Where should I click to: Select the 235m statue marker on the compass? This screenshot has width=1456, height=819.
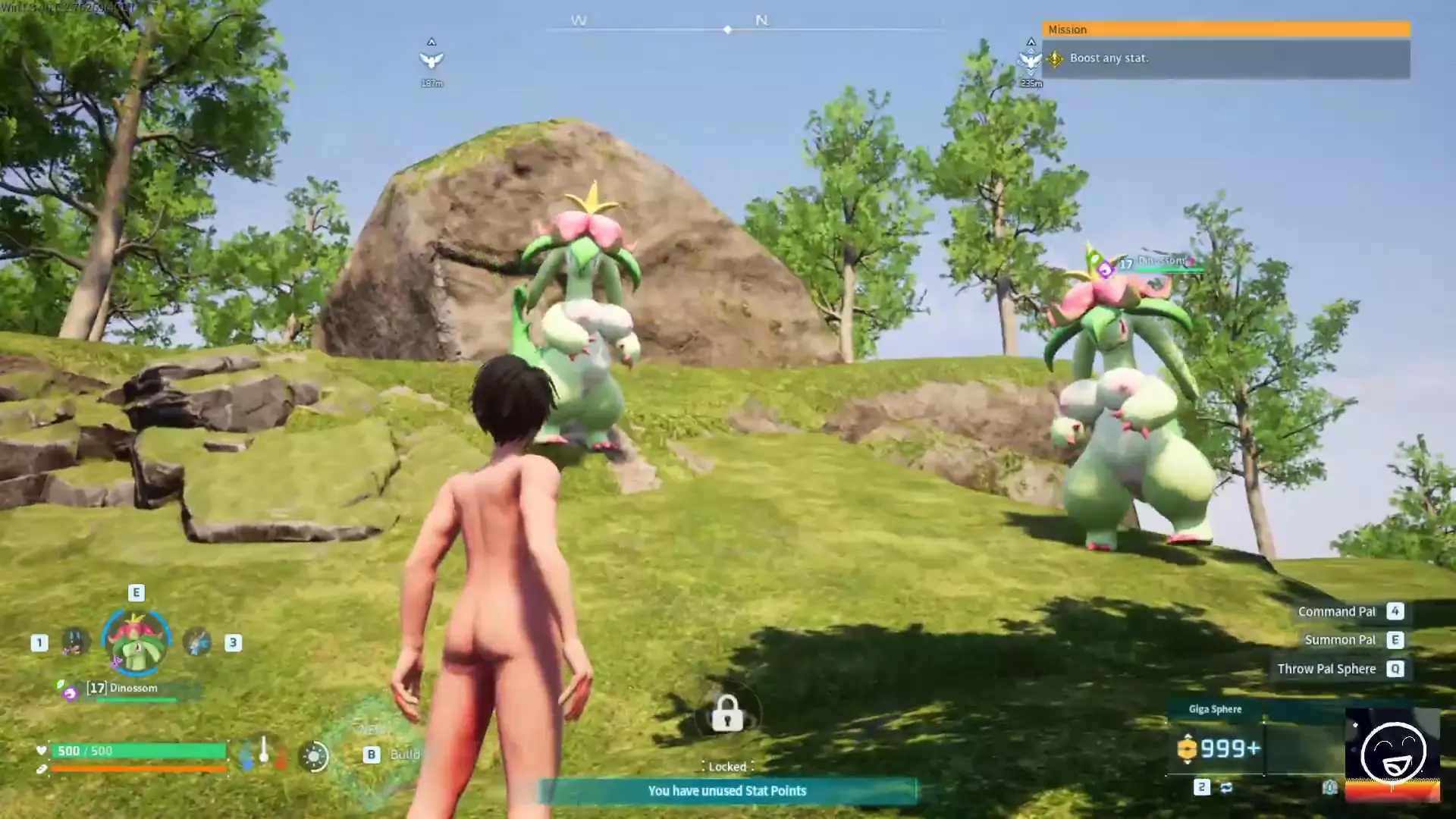point(1030,60)
